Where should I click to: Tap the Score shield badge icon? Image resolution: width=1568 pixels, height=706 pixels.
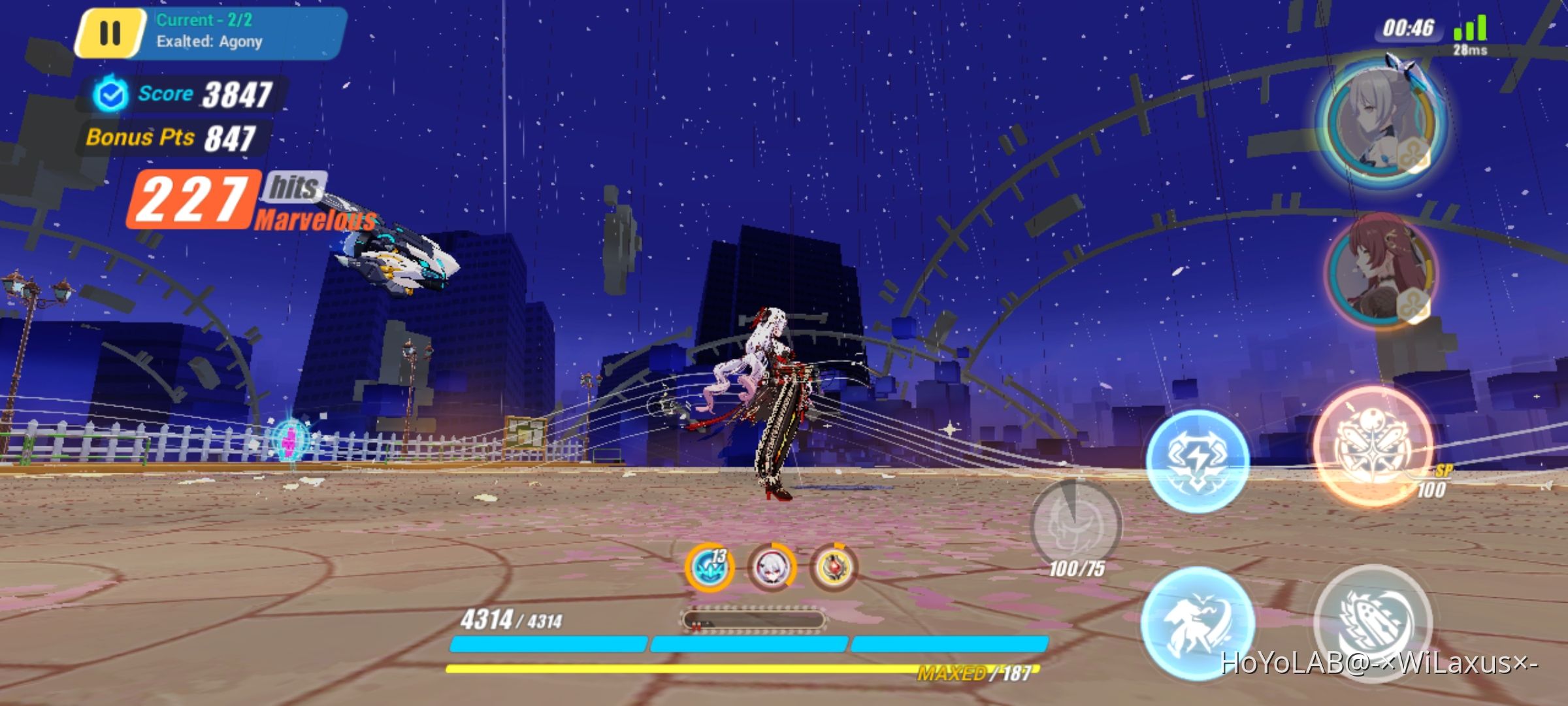pyautogui.click(x=109, y=93)
